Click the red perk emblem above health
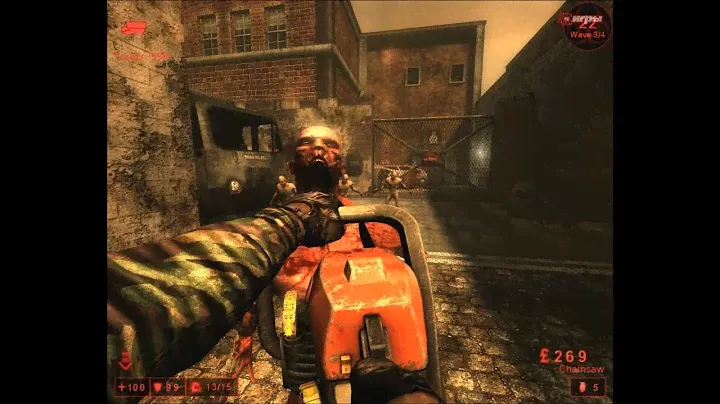720x404 pixels. (x=124, y=361)
